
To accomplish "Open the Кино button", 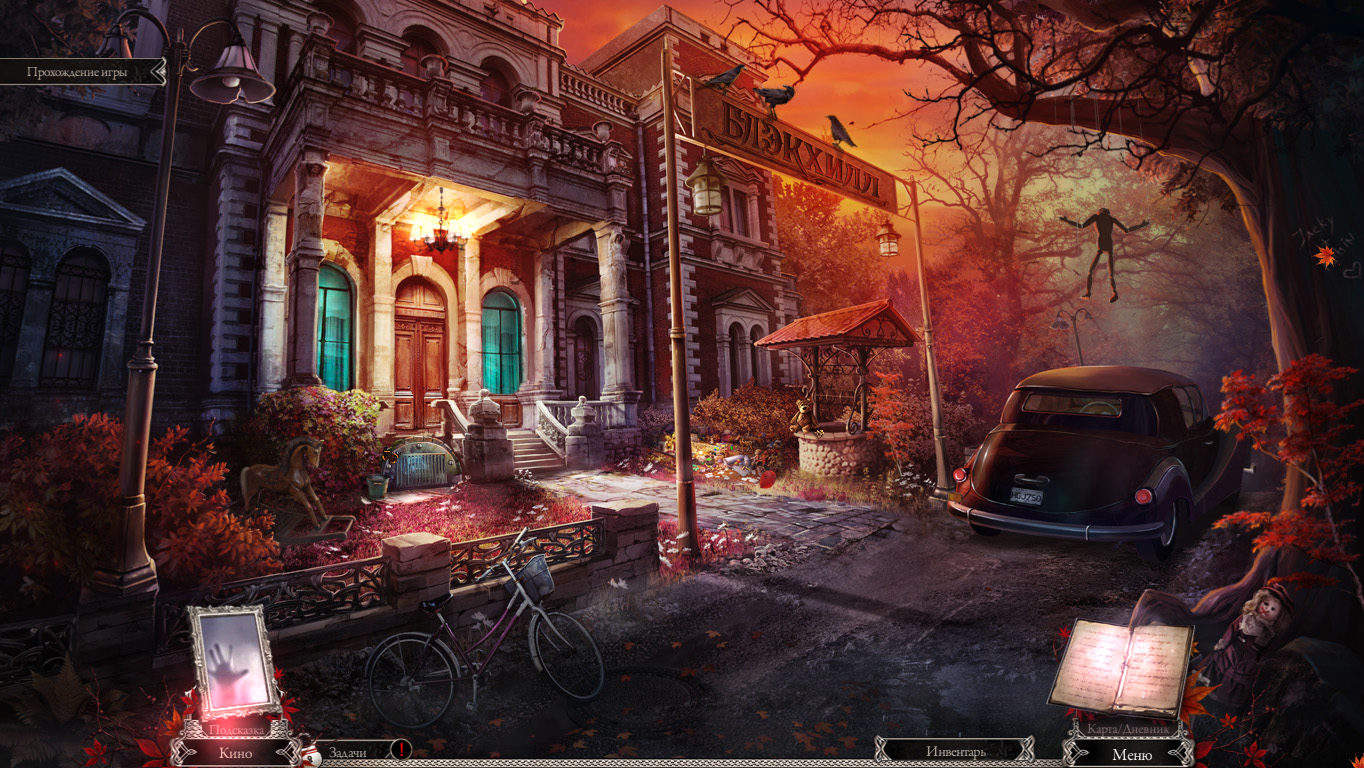I will 235,752.
